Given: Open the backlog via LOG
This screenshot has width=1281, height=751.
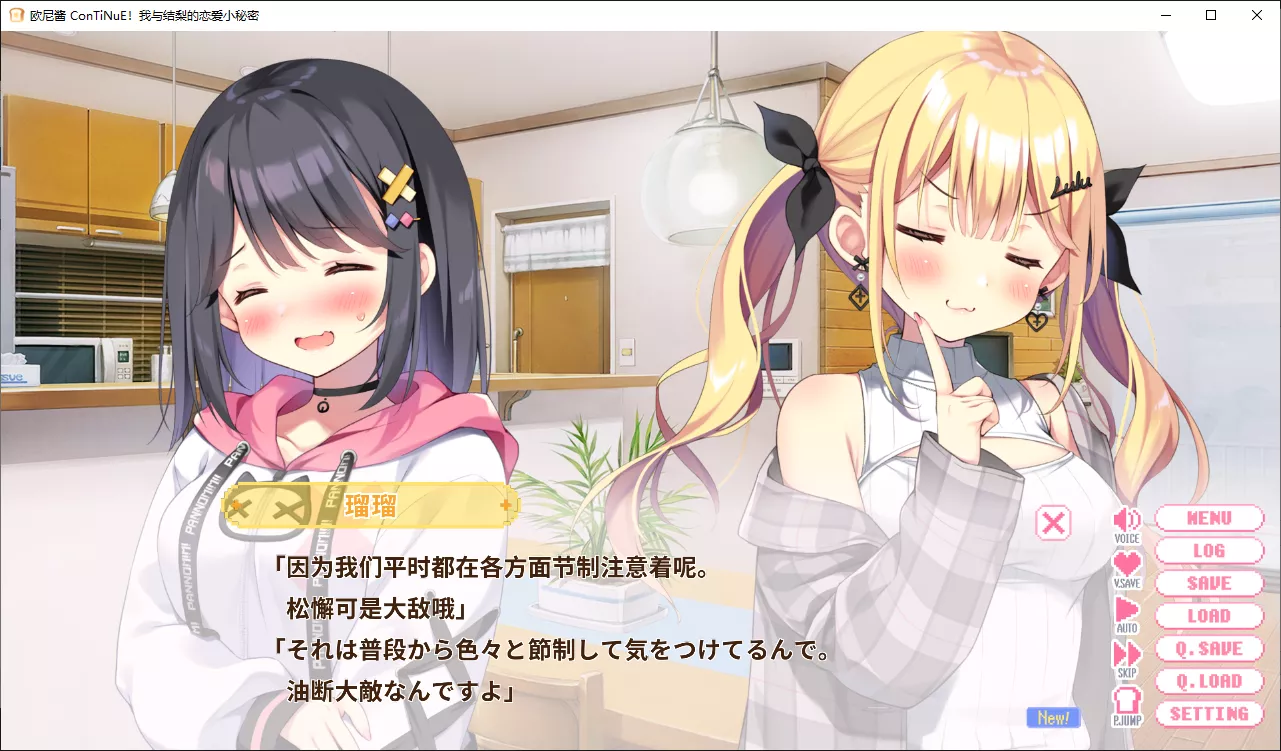Looking at the screenshot, I should pyautogui.click(x=1209, y=550).
